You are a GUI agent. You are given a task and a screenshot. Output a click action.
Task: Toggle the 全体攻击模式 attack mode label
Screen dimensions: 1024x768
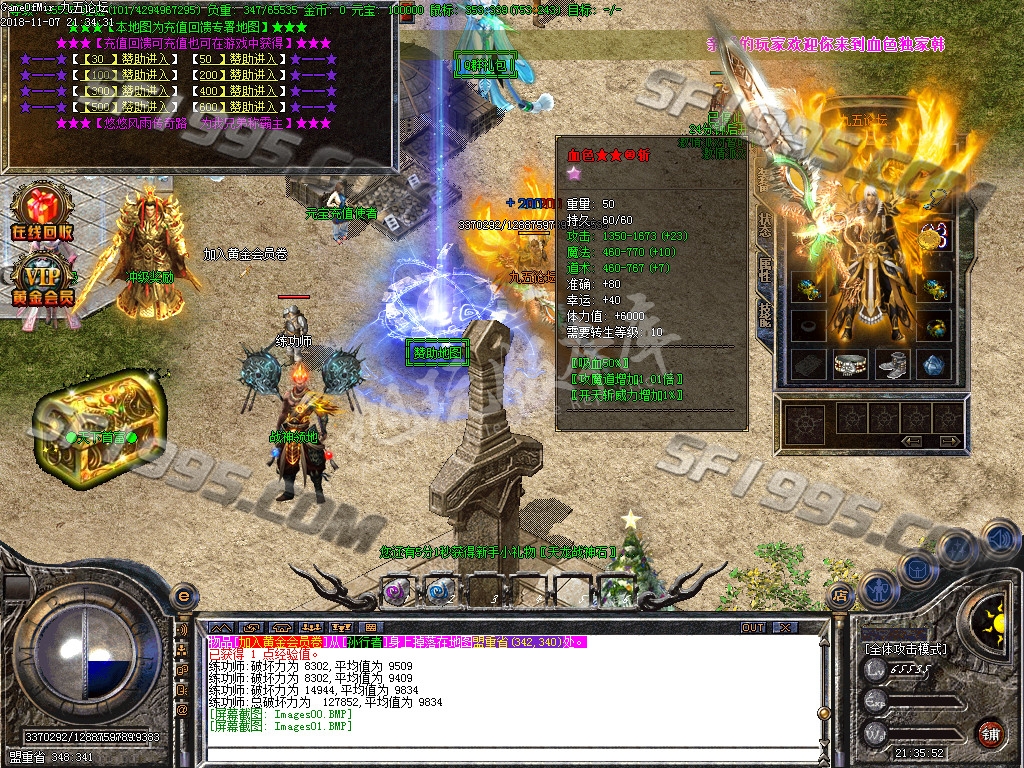(905, 649)
